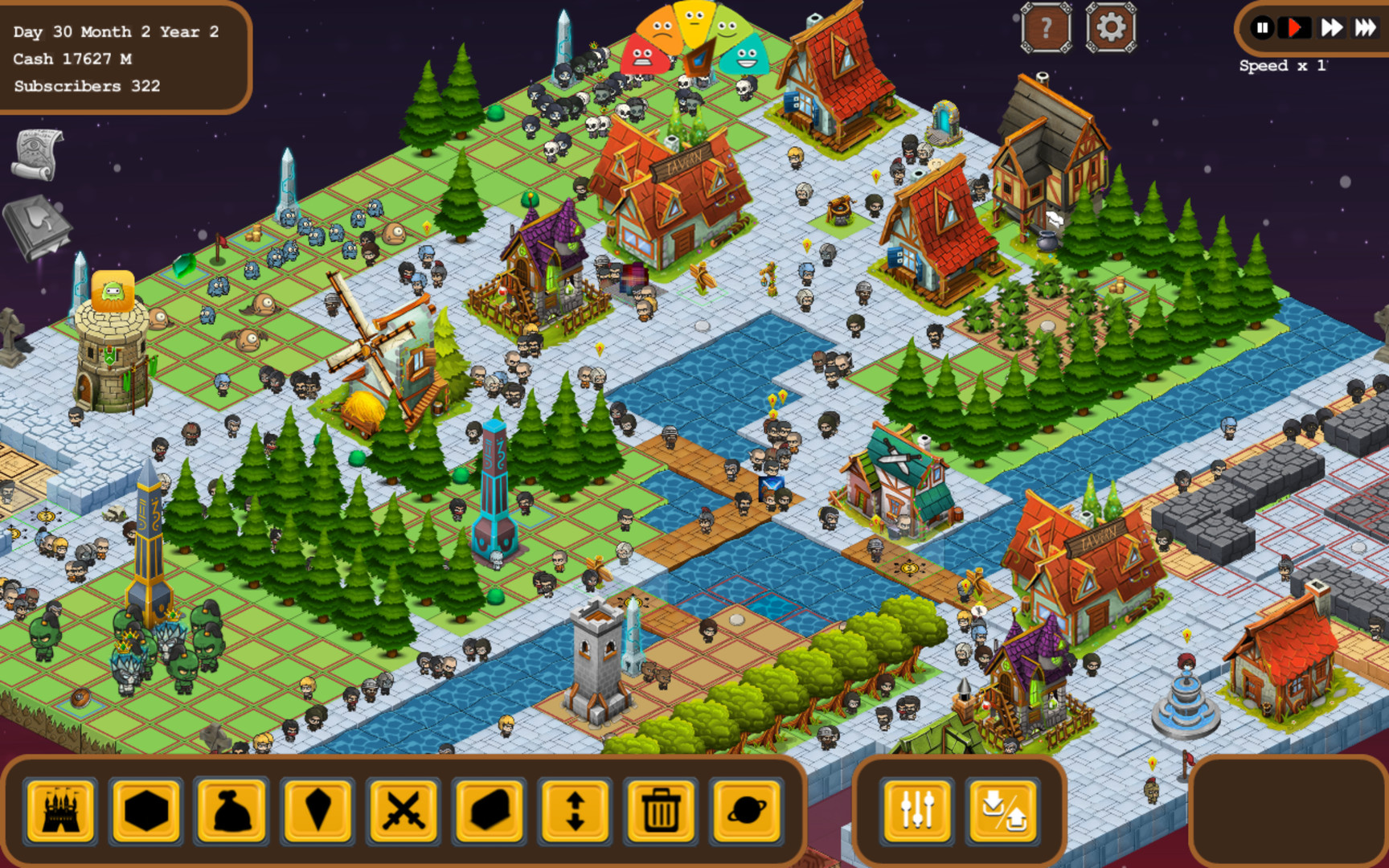Open the gear settings menu
The width and height of the screenshot is (1389, 868).
[x=1110, y=27]
